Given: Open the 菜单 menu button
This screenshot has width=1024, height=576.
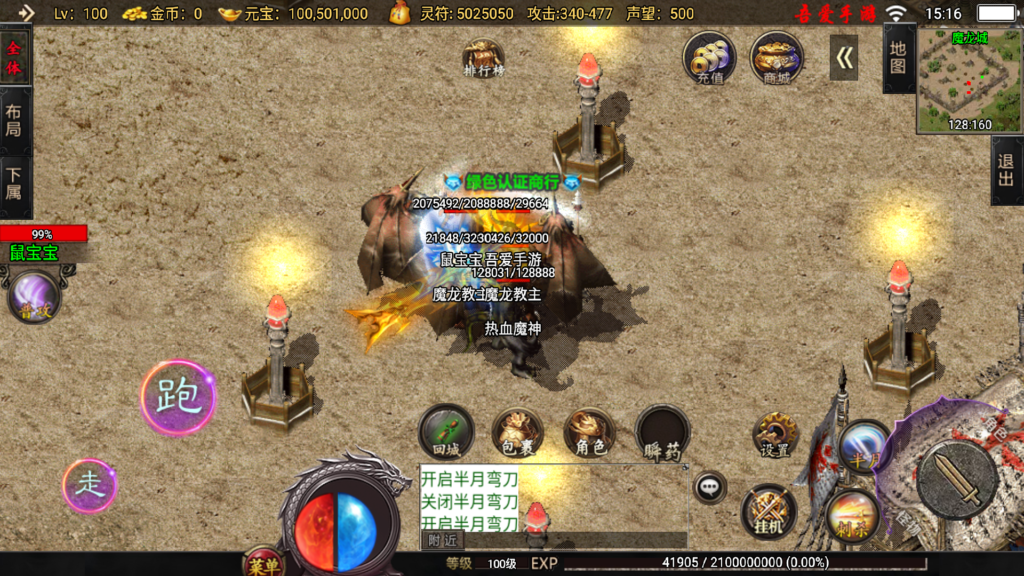Looking at the screenshot, I should pos(264,565).
